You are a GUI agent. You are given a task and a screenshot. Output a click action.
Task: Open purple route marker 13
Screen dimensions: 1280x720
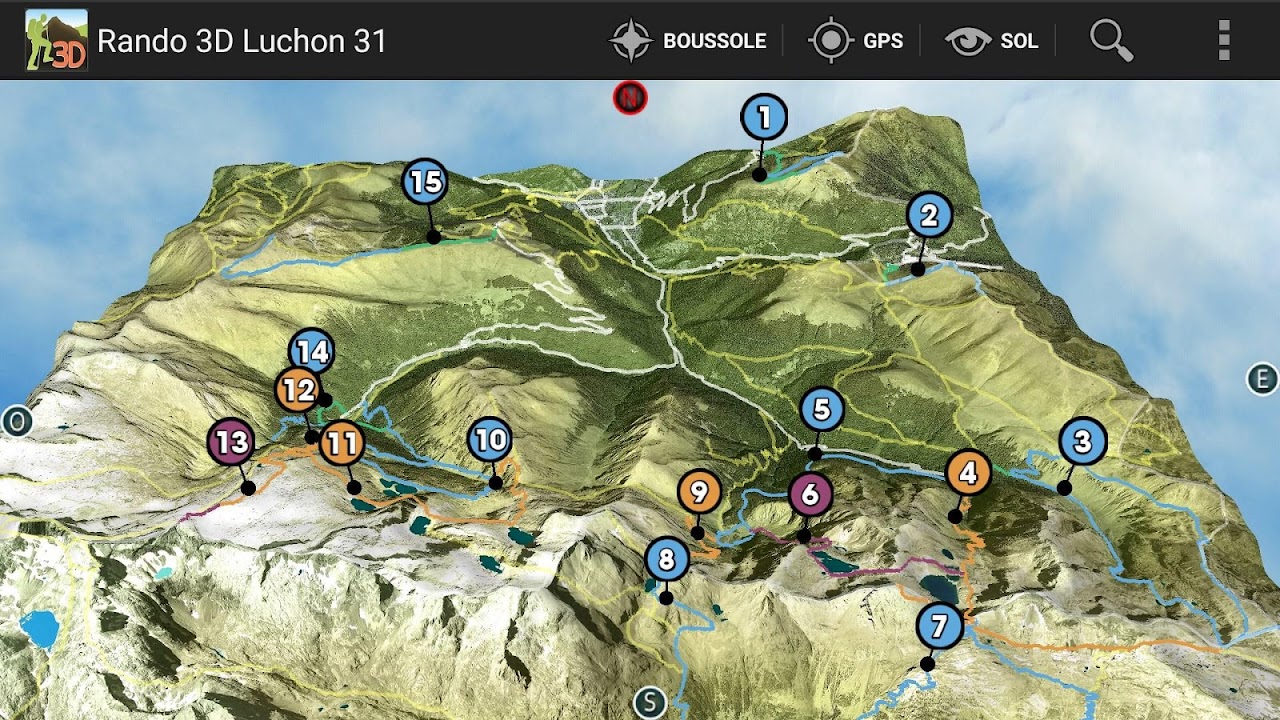pos(231,441)
